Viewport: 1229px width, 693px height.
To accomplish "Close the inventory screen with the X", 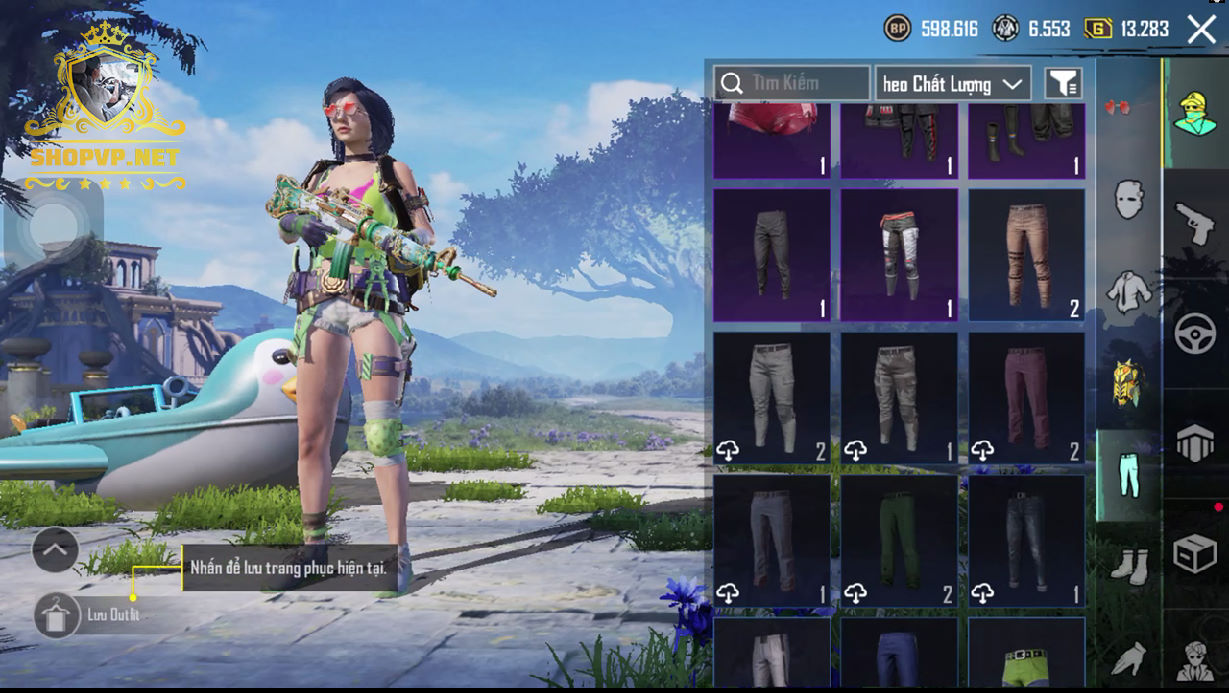I will click(x=1201, y=29).
